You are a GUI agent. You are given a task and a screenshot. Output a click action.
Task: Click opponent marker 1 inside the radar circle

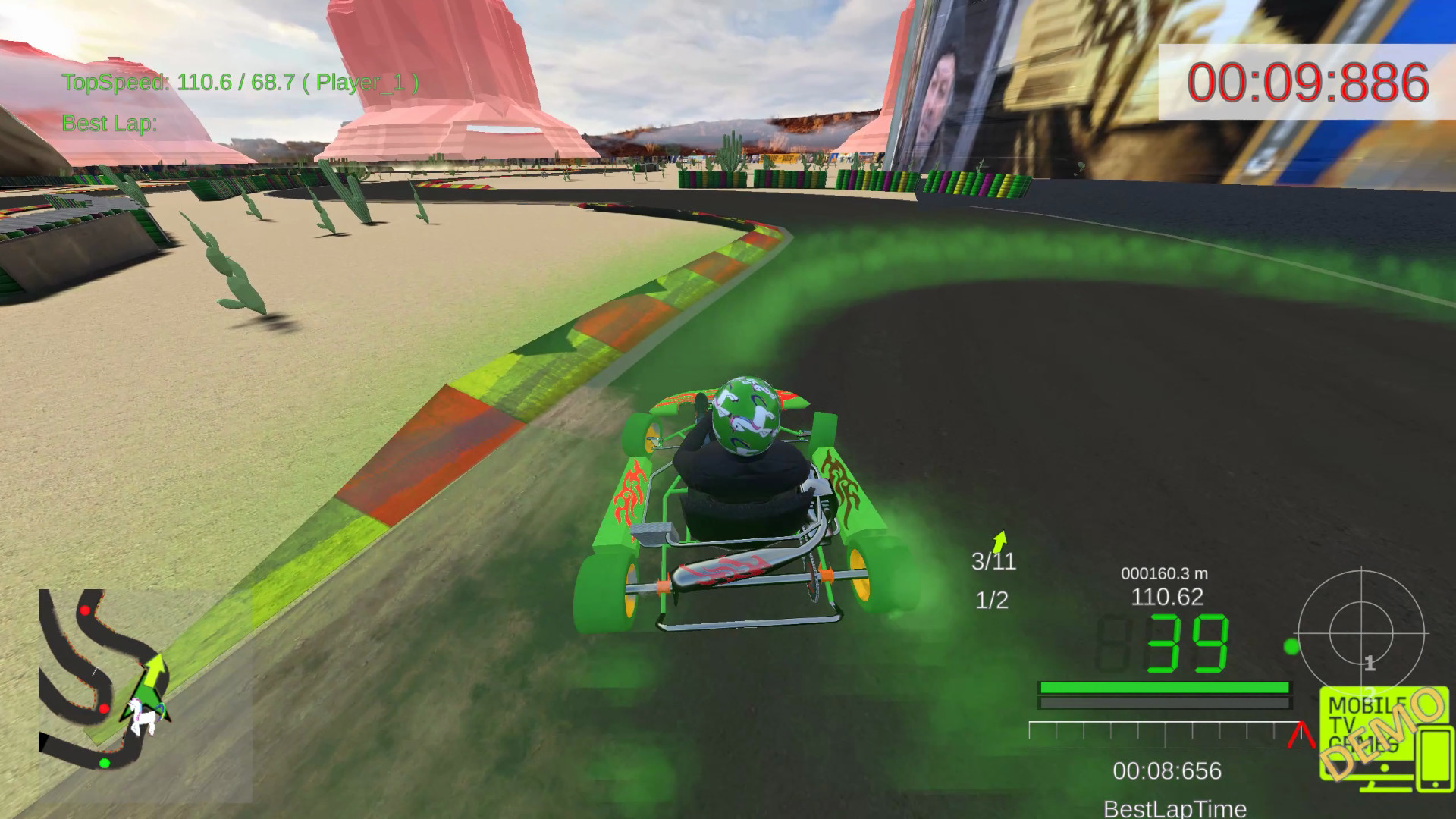tap(1369, 663)
